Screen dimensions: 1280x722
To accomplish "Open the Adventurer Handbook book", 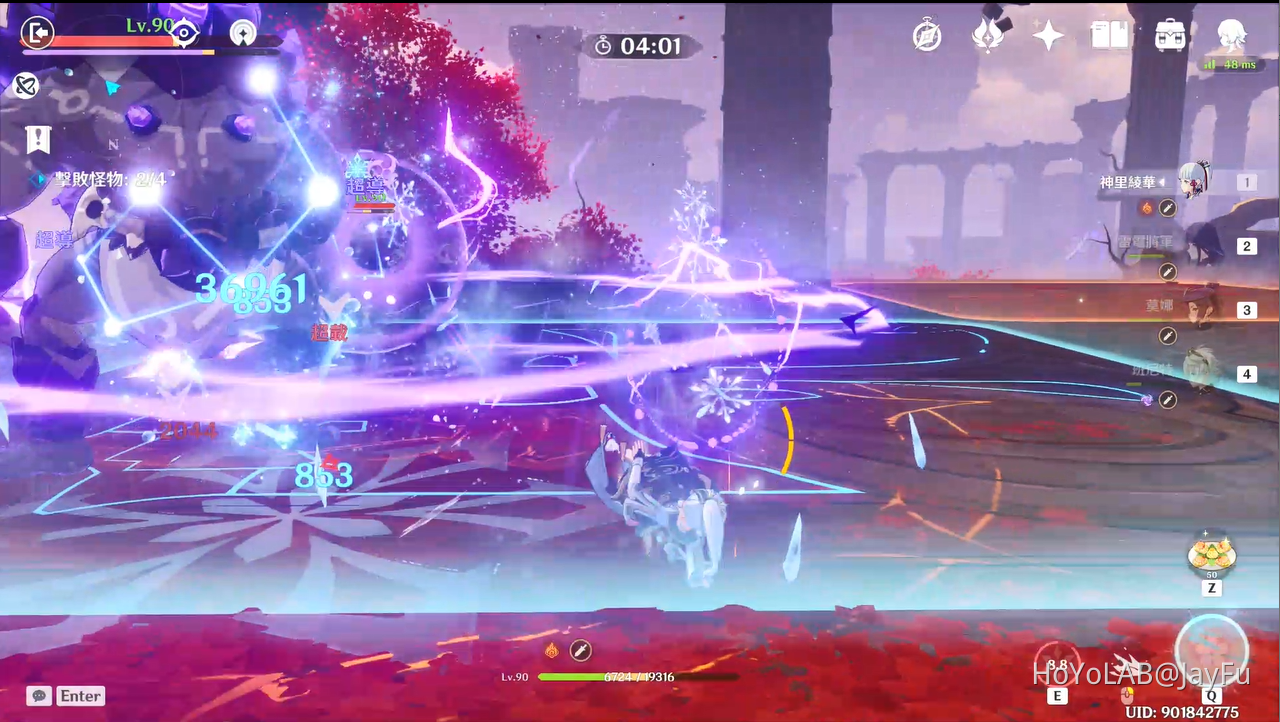I will pos(1109,35).
